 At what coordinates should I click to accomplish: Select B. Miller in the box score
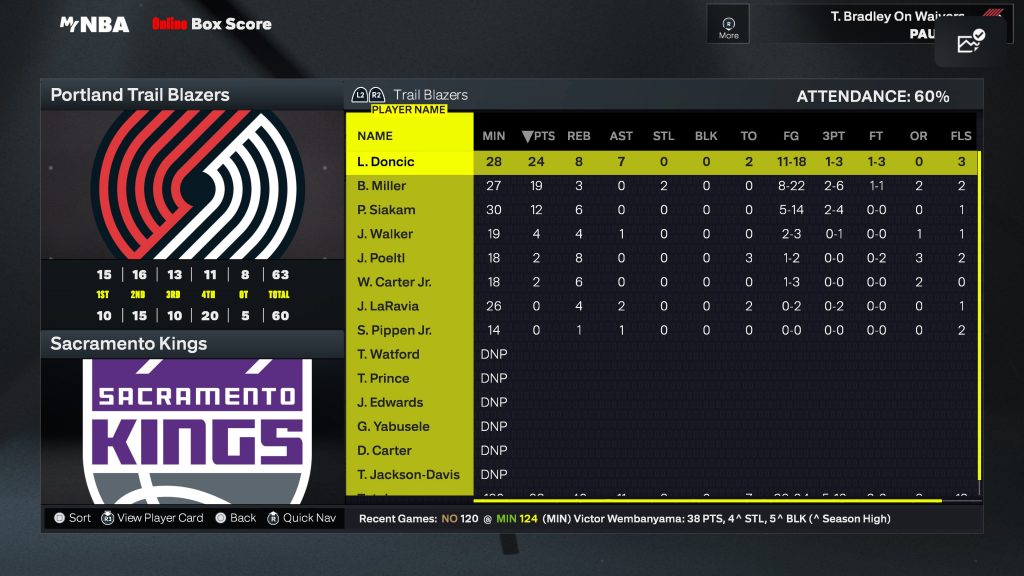tap(382, 186)
